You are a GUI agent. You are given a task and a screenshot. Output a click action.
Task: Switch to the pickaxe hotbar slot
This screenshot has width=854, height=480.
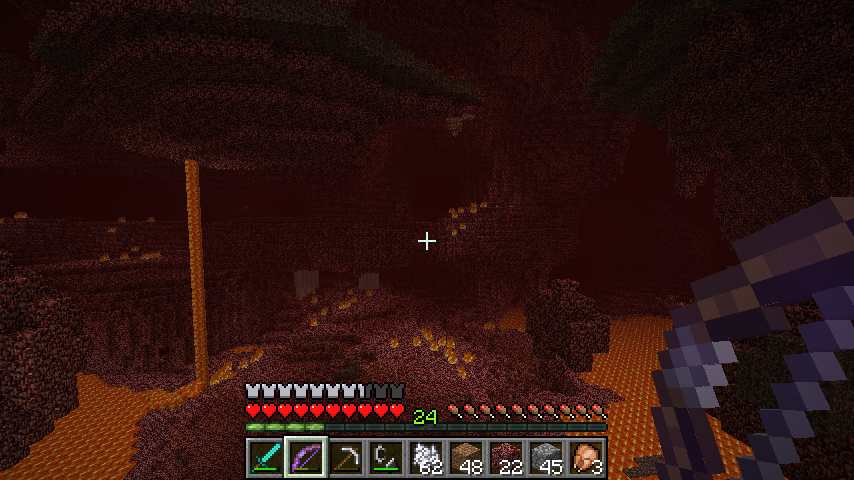pyautogui.click(x=345, y=458)
